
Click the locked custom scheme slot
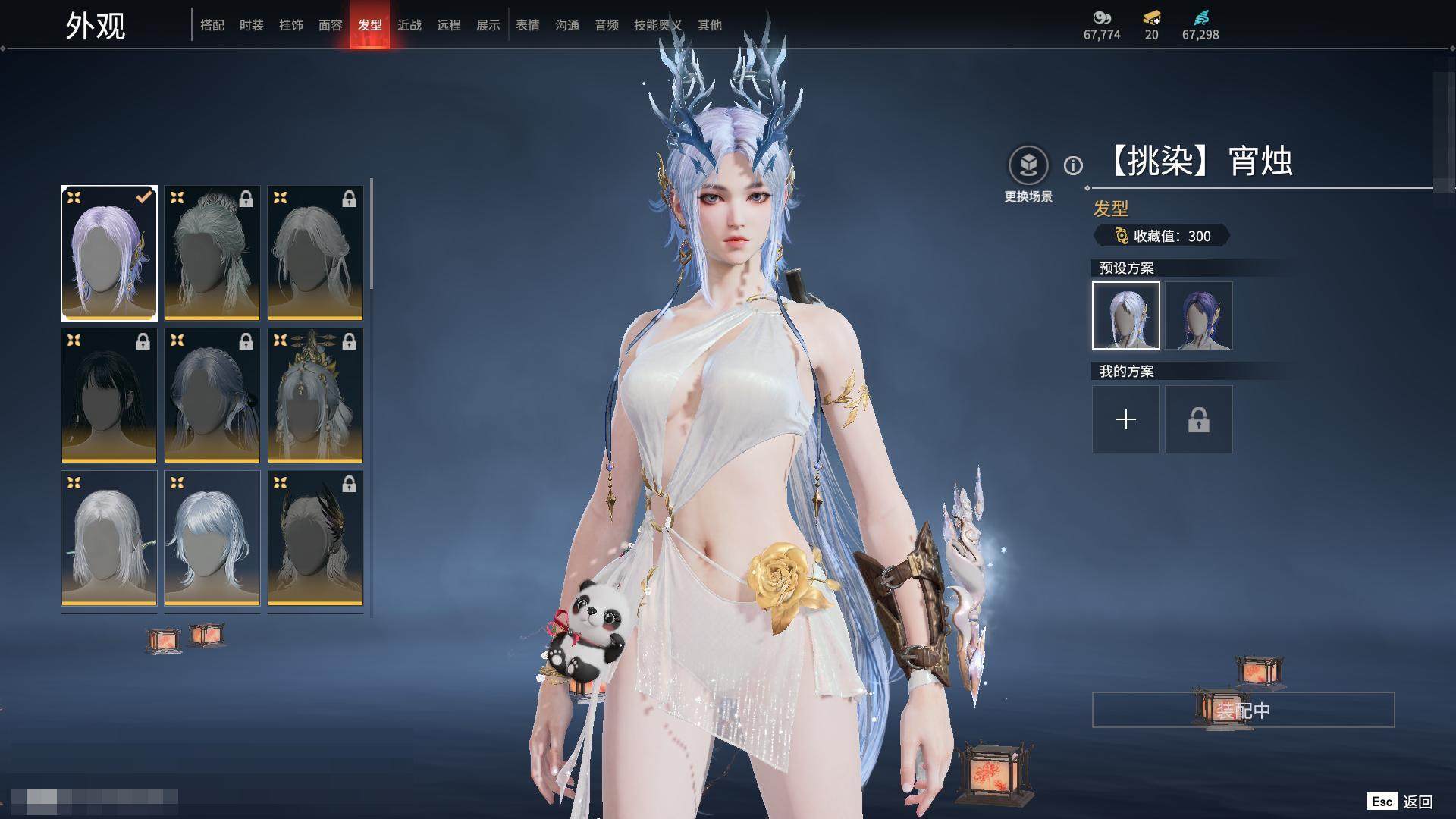[x=1199, y=419]
